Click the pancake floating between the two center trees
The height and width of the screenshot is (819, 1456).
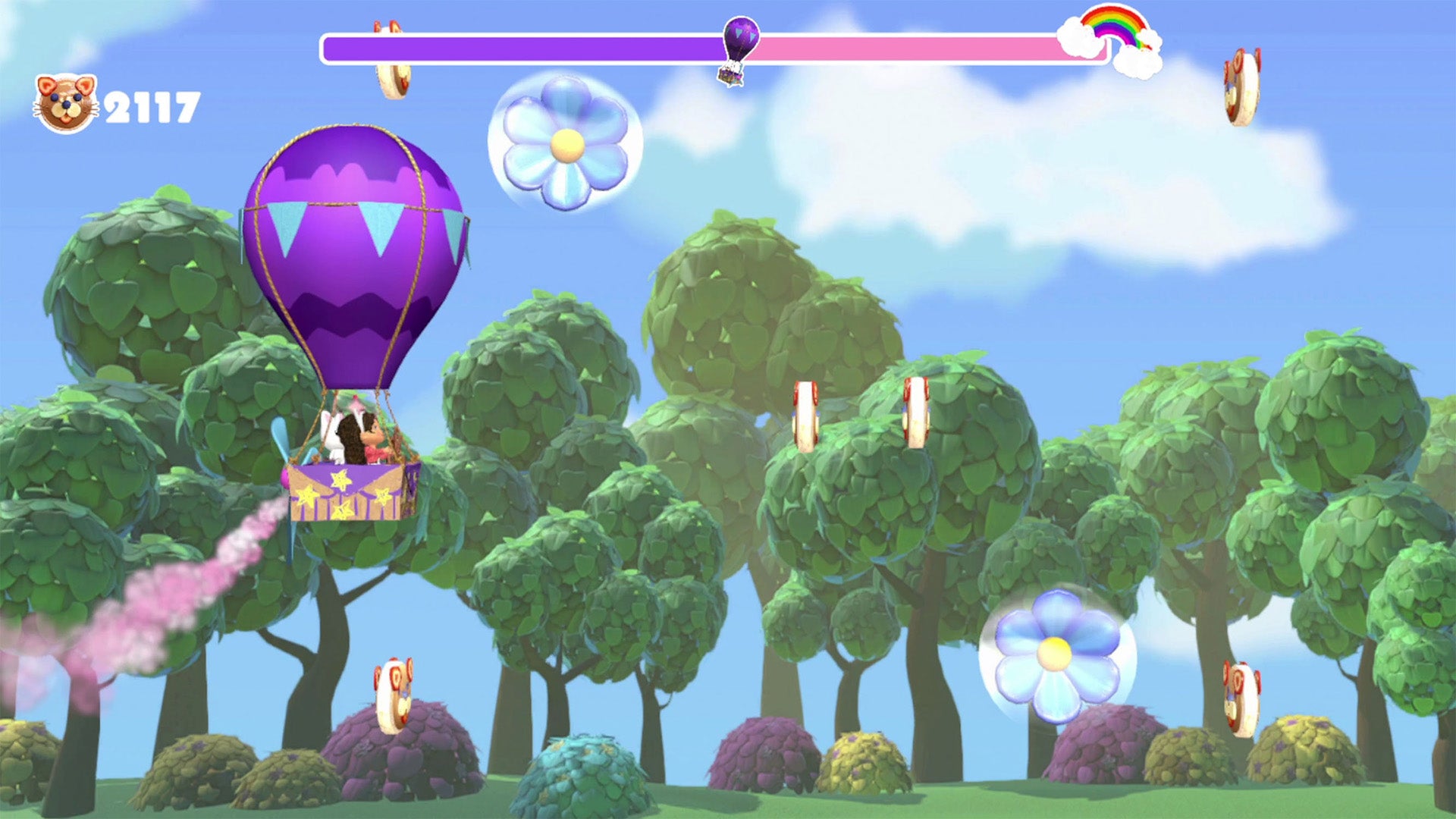(x=805, y=417)
